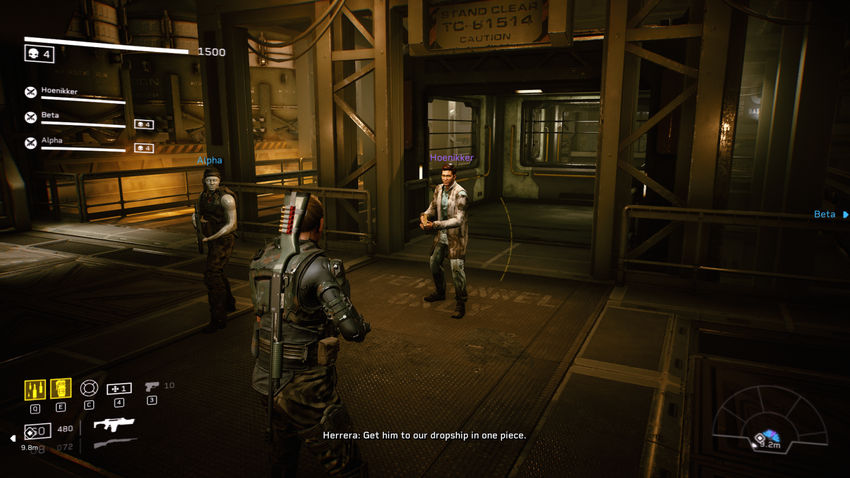This screenshot has width=850, height=478.
Task: Select the greyed shotgun secondary weapon
Action: [115, 443]
